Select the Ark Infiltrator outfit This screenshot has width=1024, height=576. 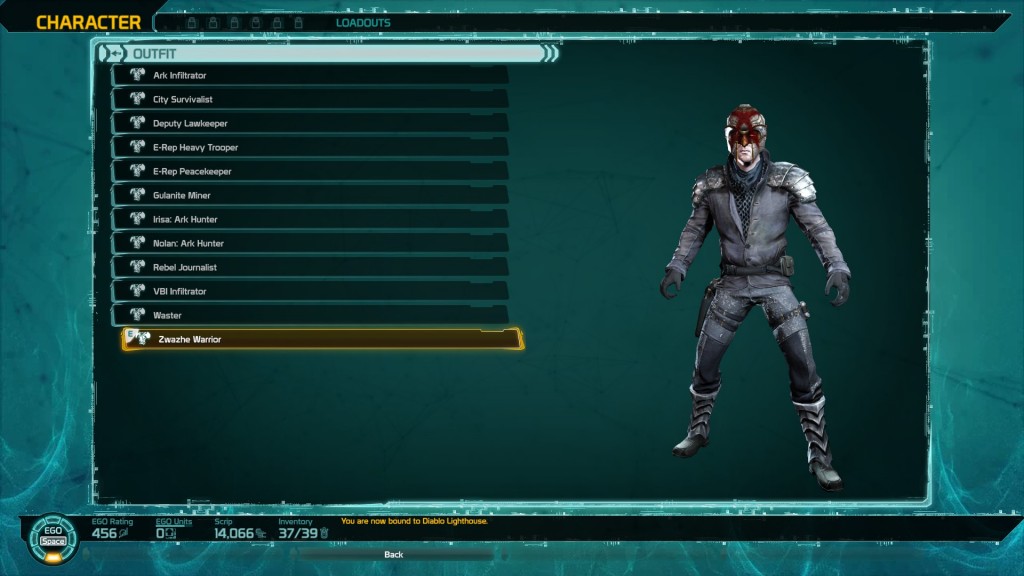310,75
